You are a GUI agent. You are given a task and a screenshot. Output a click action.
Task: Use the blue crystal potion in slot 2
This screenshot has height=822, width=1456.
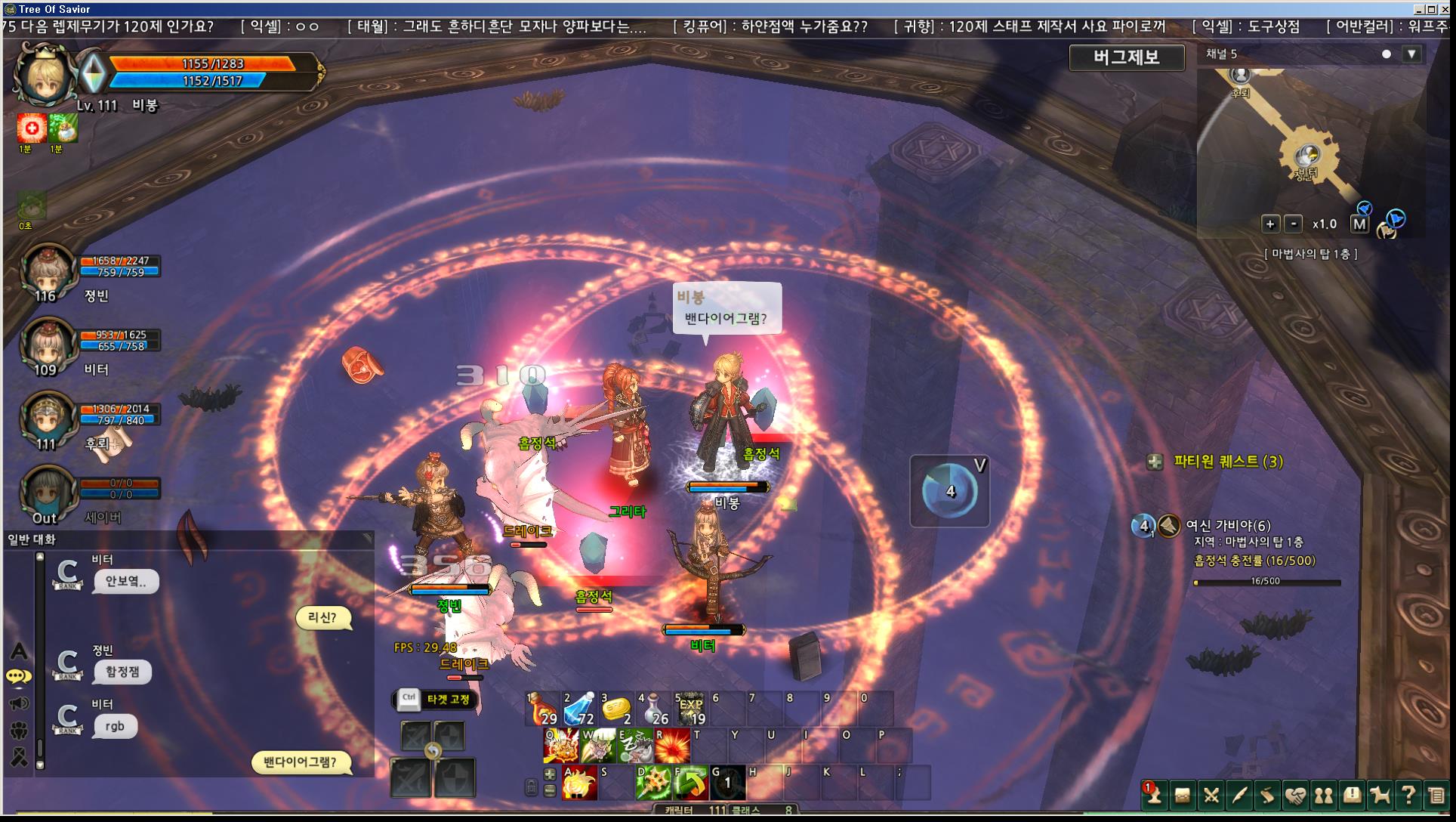579,709
